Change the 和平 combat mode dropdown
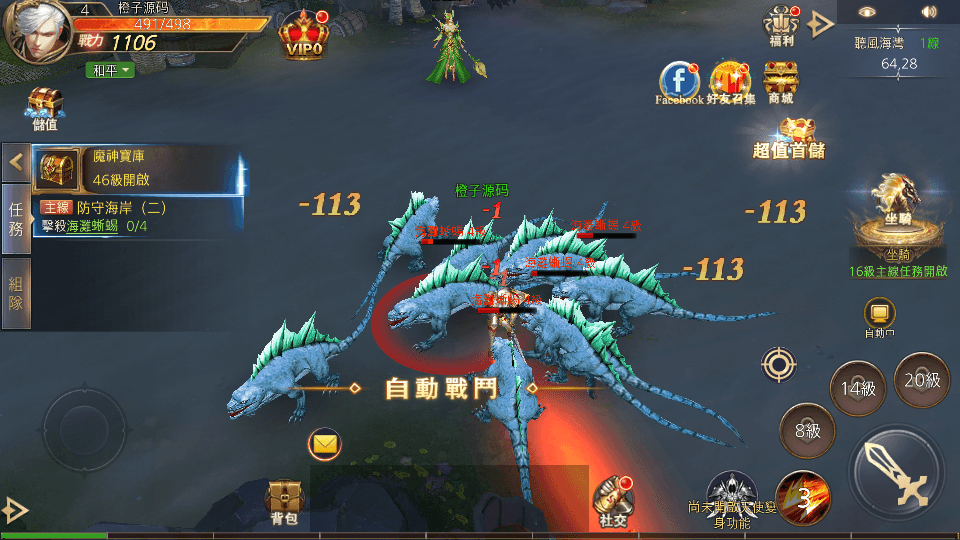960x540 pixels. (x=112, y=70)
